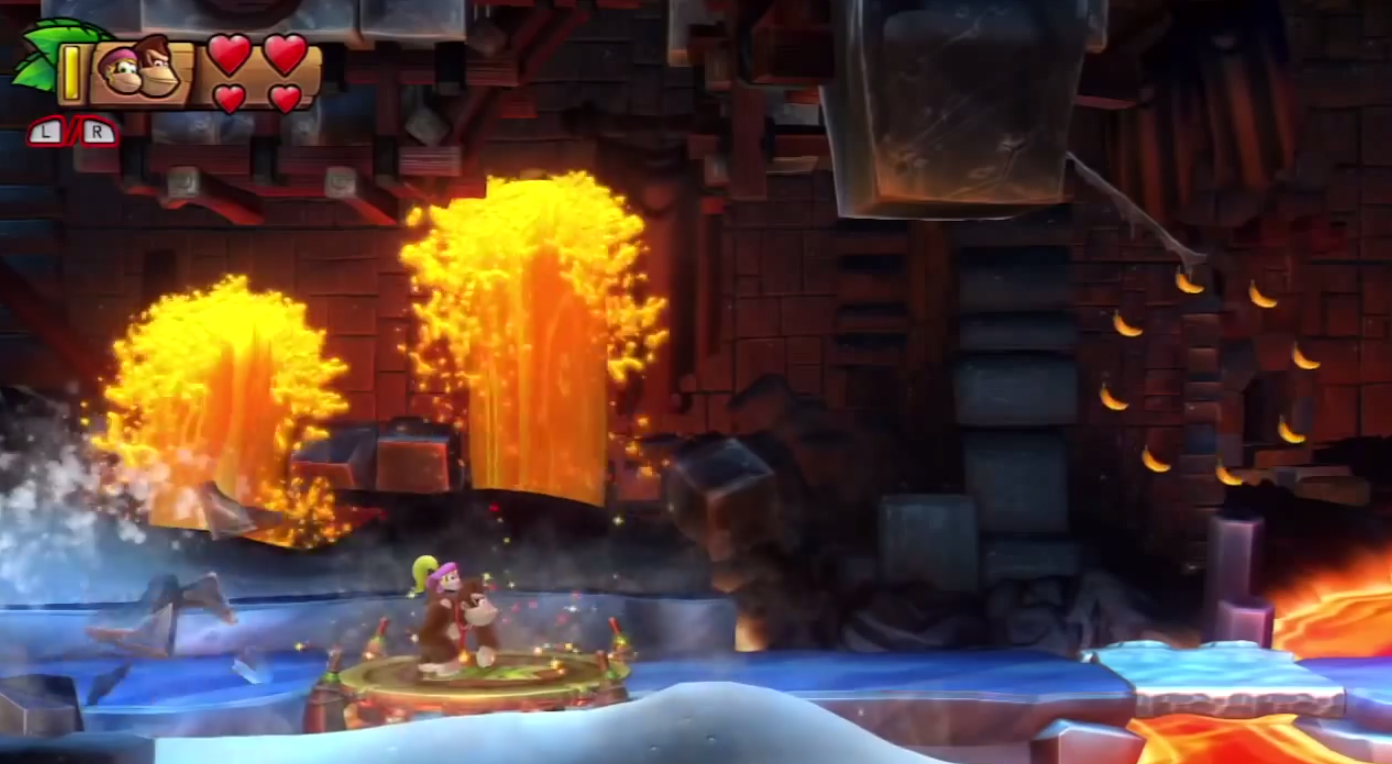Toggle the upper-right heart on the health bar
This screenshot has height=764, width=1392.
click(x=283, y=54)
